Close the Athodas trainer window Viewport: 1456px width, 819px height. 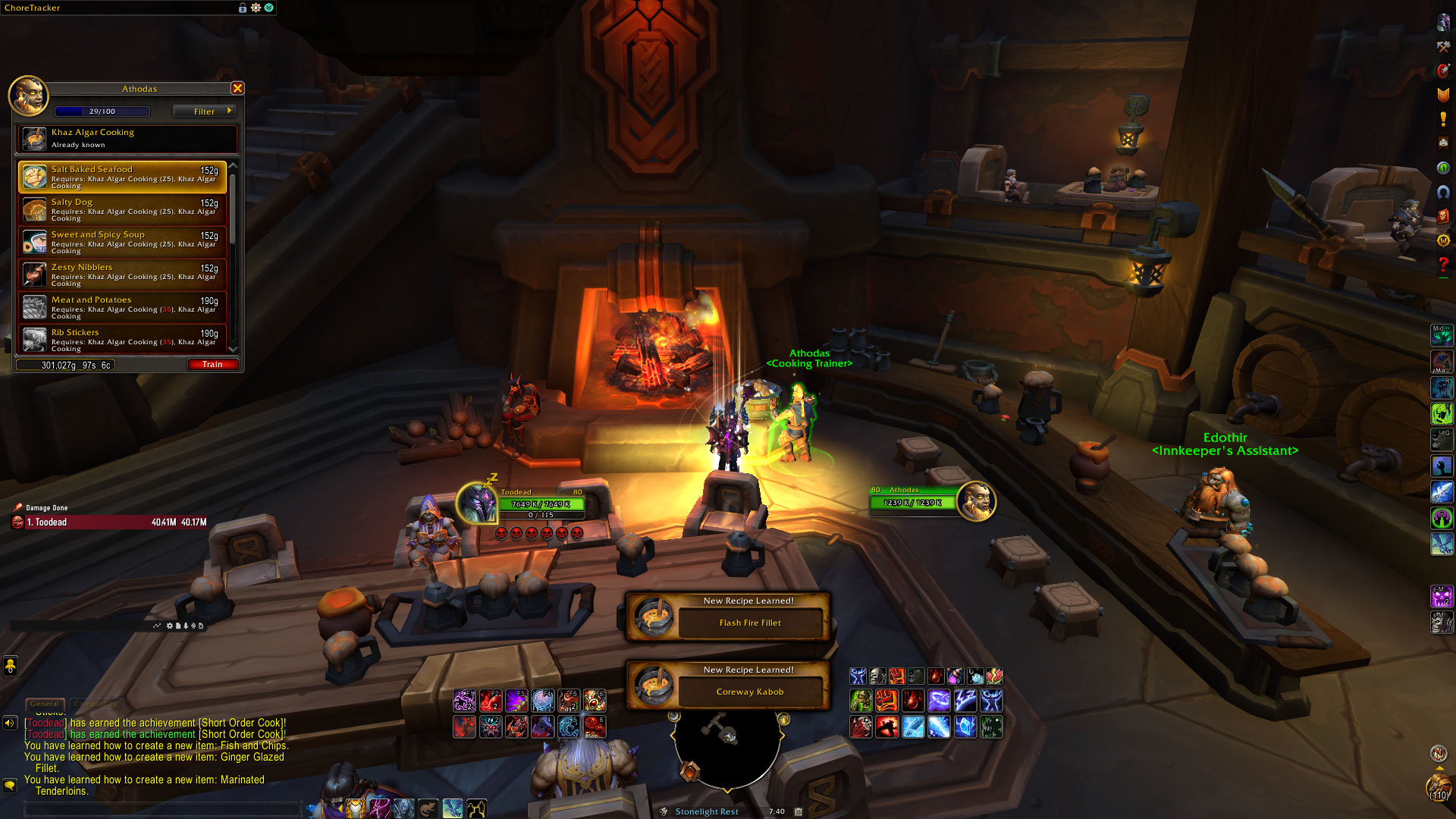click(237, 89)
